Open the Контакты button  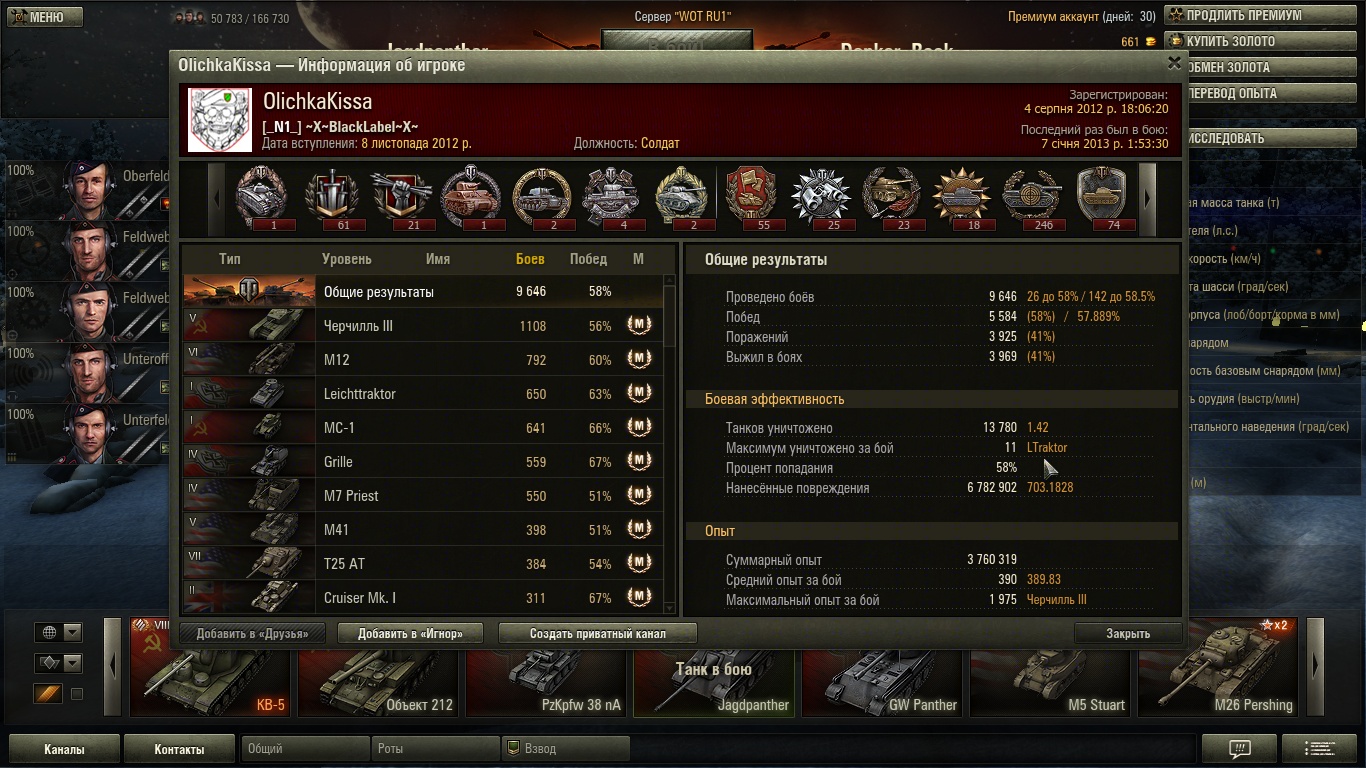pyautogui.click(x=179, y=749)
